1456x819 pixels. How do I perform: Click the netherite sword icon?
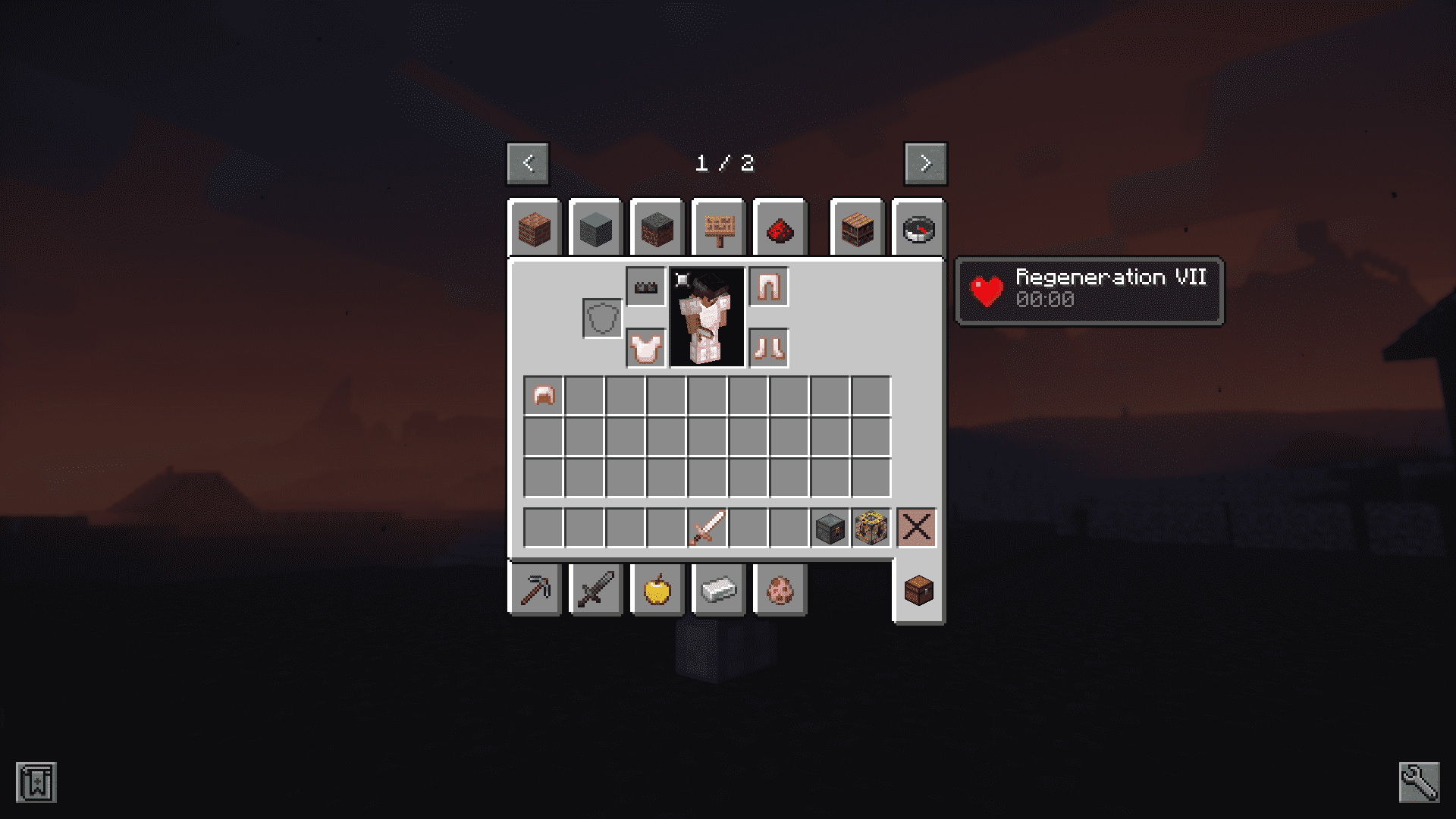pyautogui.click(x=596, y=590)
